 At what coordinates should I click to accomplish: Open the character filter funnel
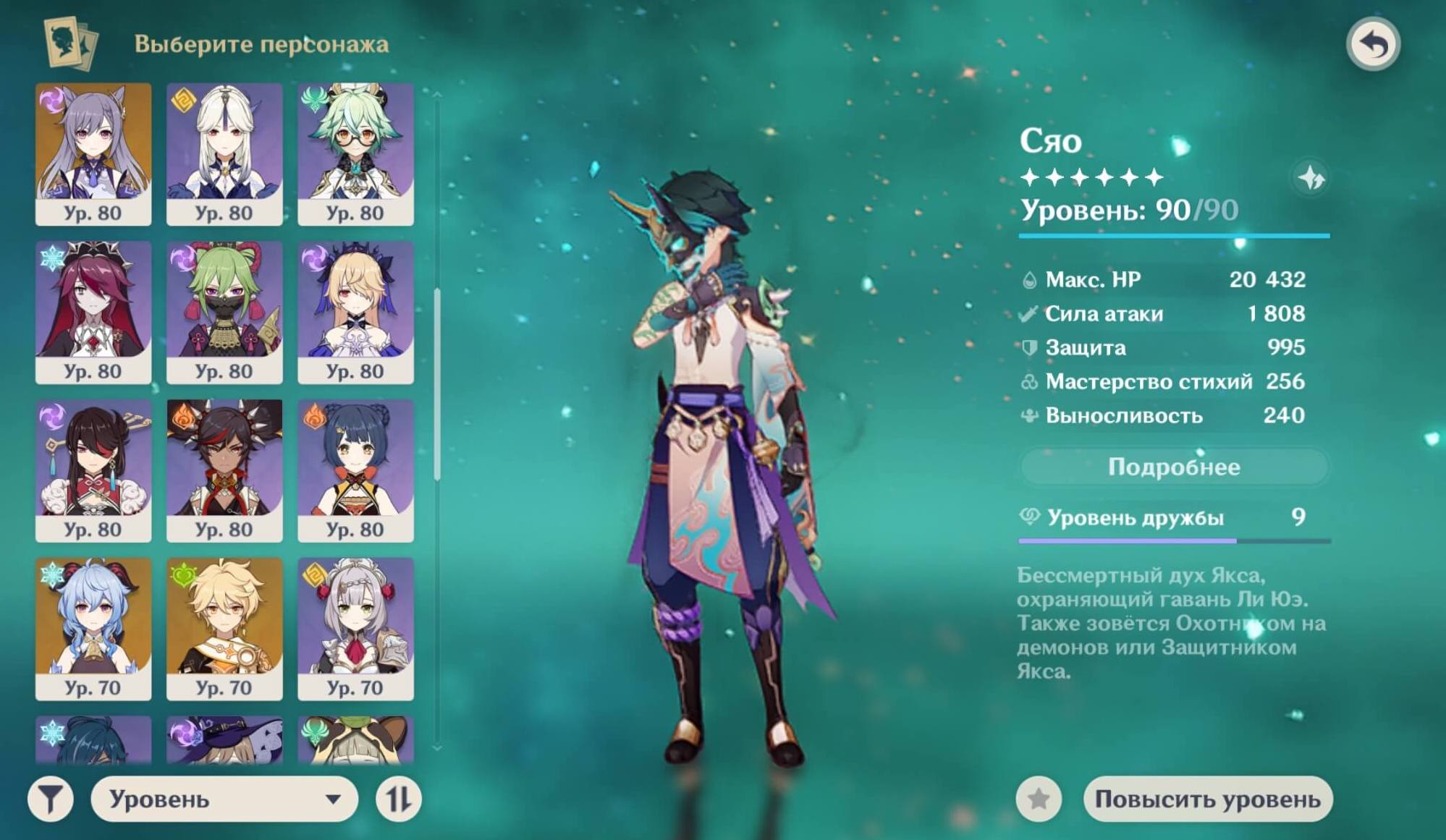click(x=51, y=799)
